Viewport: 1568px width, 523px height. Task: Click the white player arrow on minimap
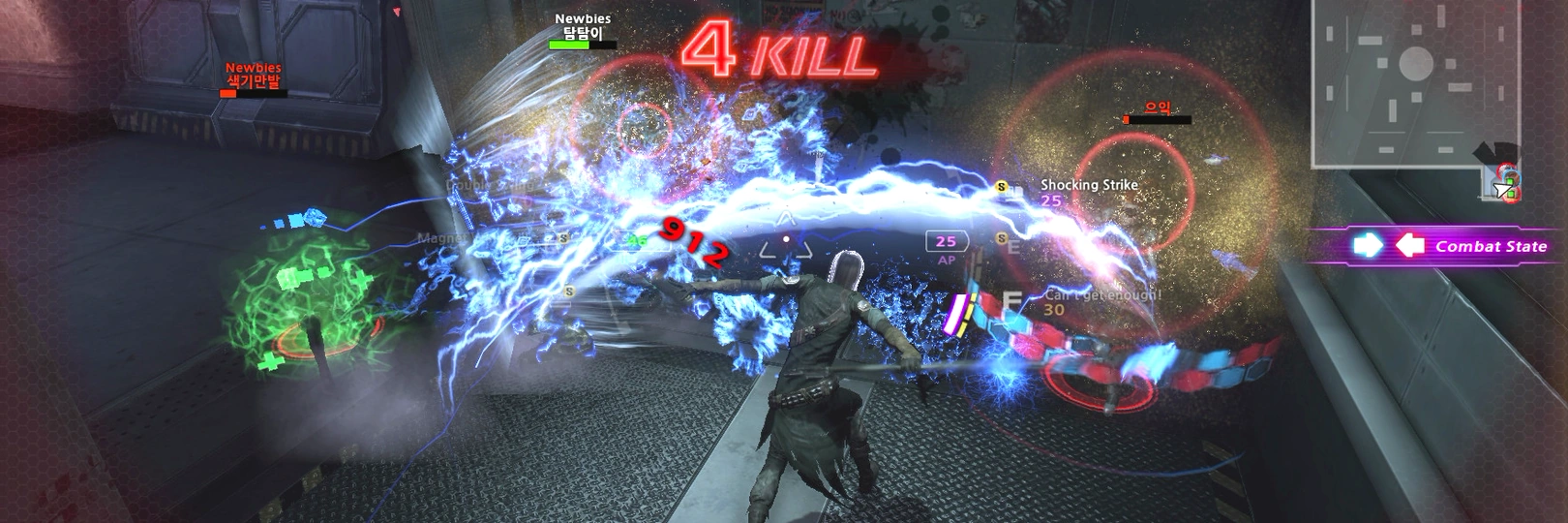point(1501,190)
